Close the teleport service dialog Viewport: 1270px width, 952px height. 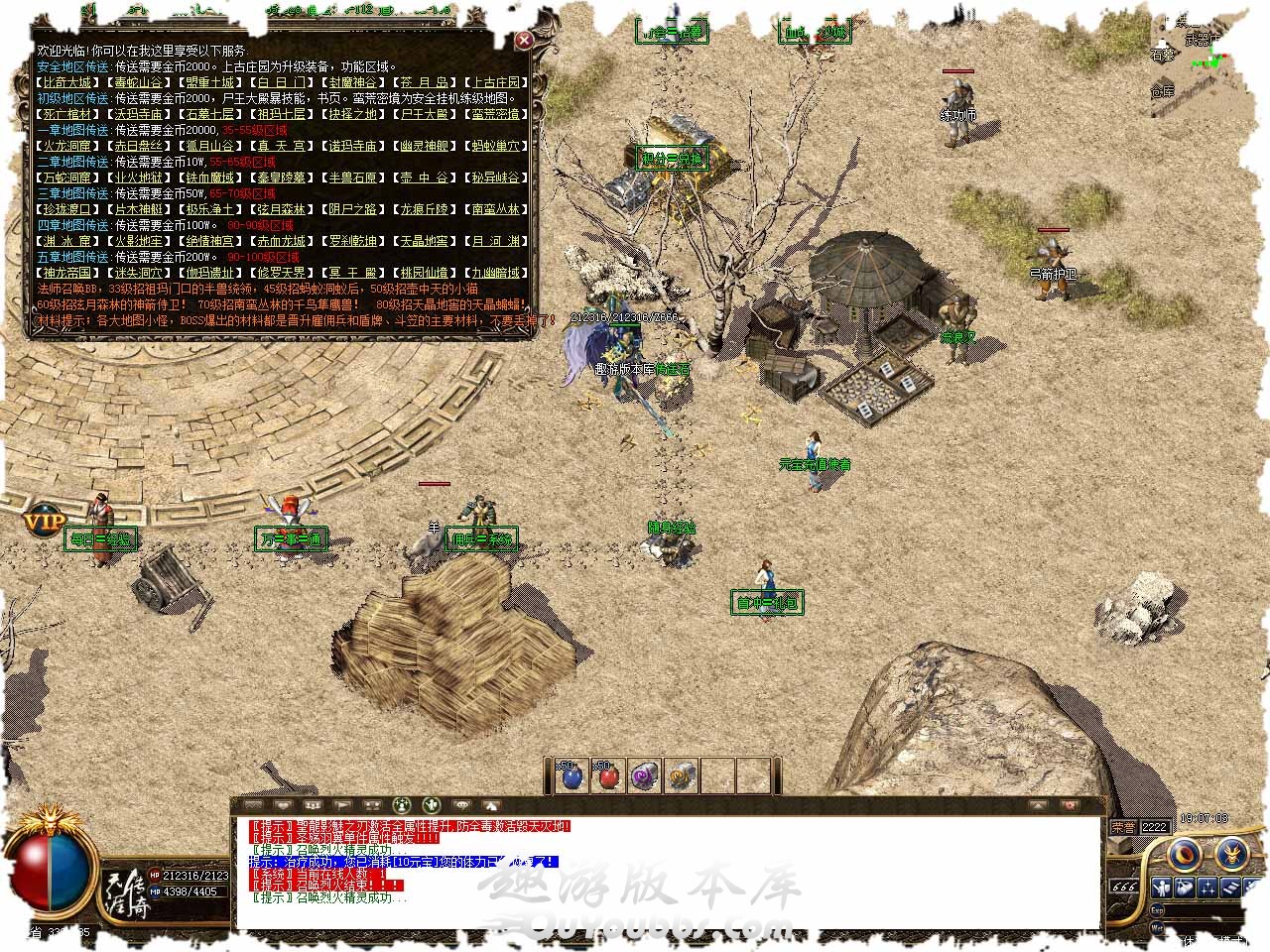[523, 41]
